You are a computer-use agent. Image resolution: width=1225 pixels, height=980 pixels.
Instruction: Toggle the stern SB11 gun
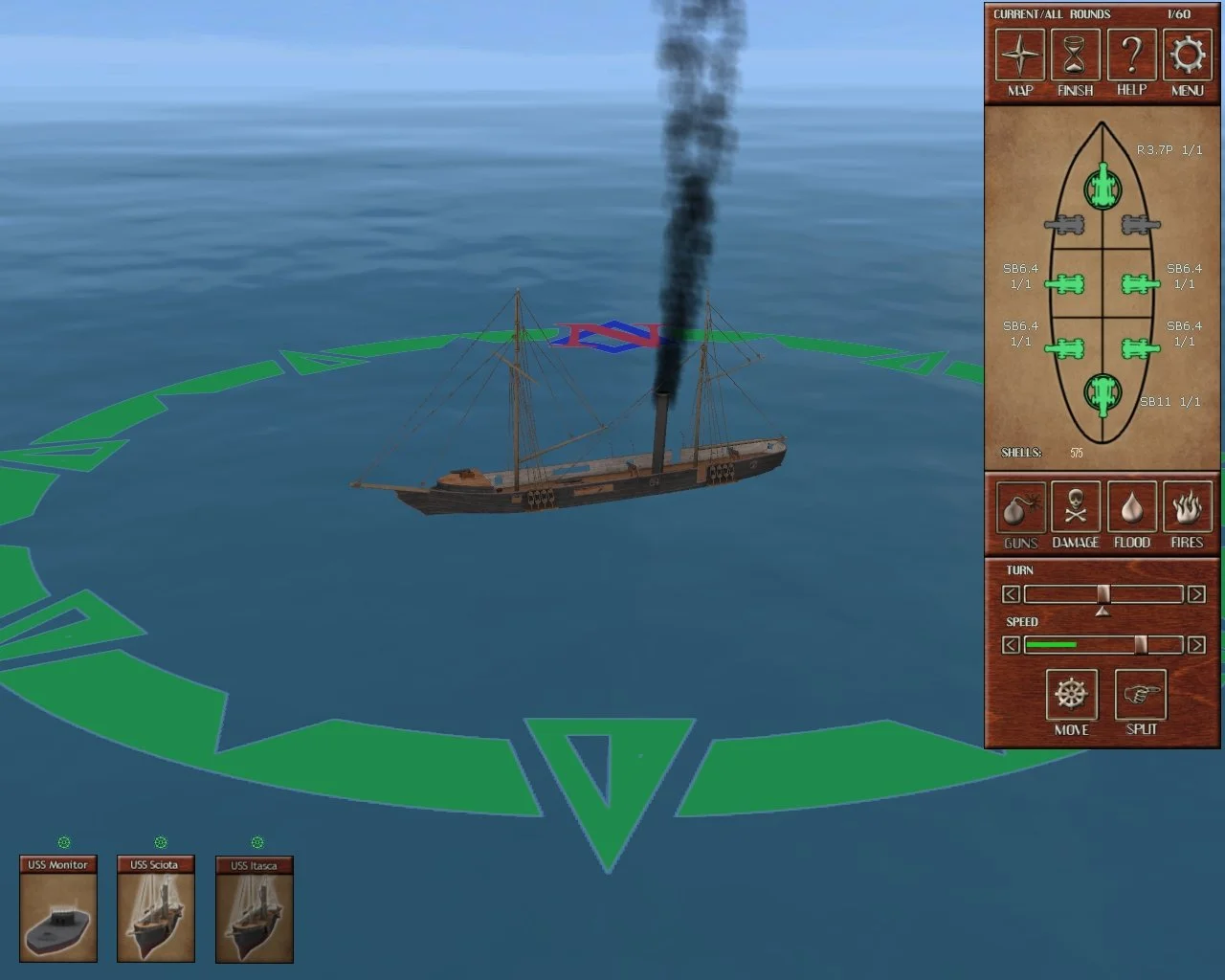point(1102,390)
